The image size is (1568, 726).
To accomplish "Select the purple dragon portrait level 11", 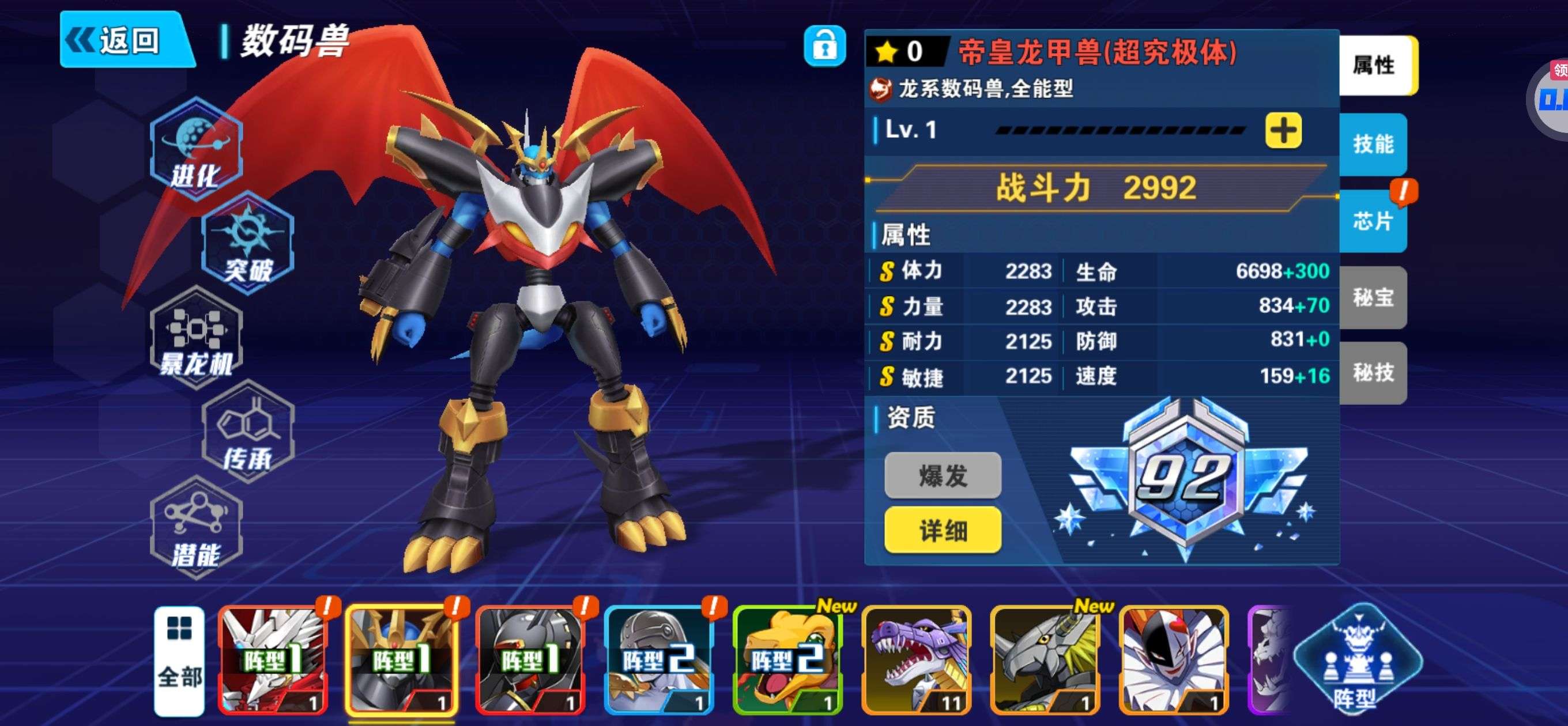I will 917,661.
